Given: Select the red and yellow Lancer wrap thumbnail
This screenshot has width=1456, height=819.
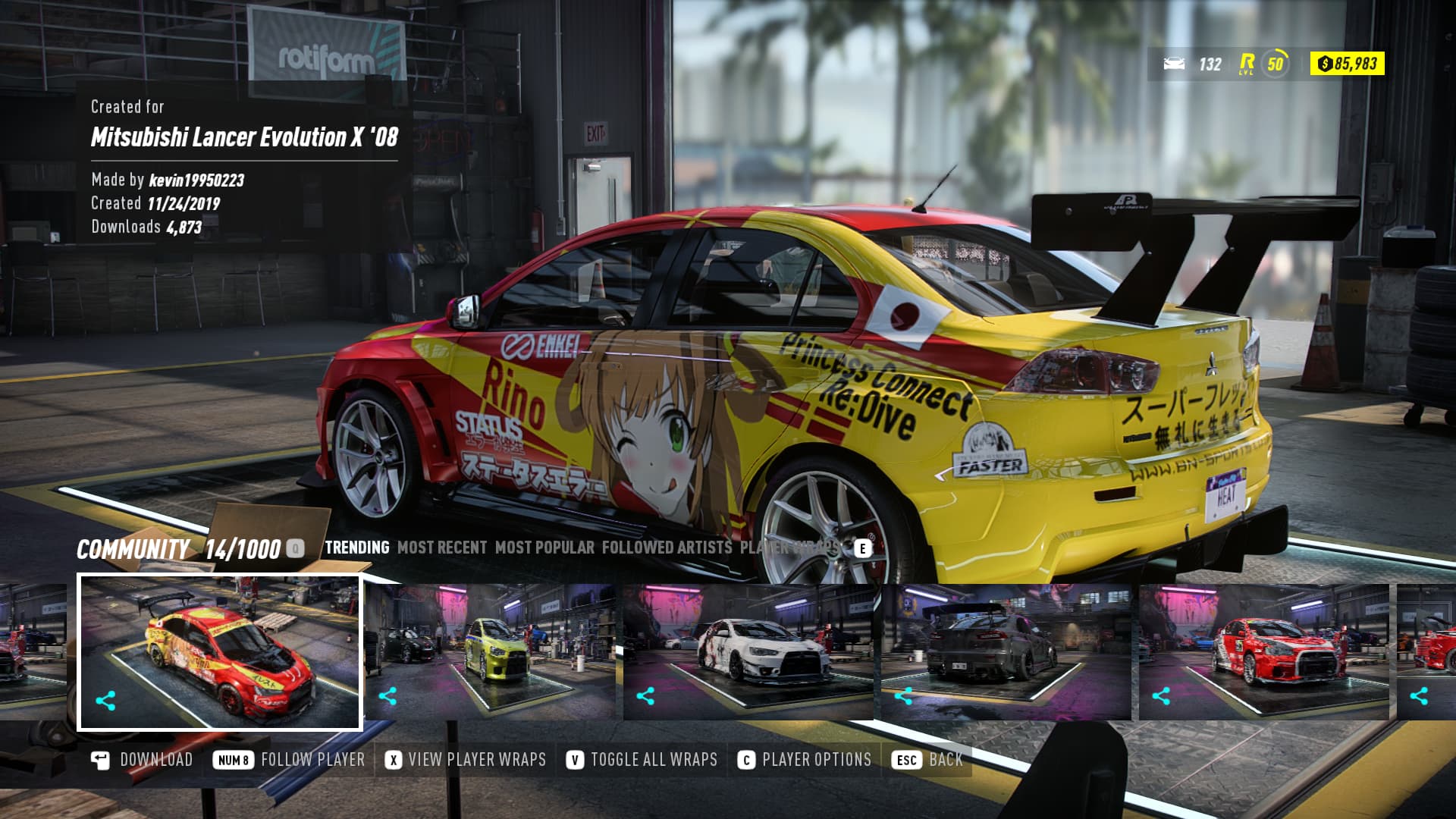Looking at the screenshot, I should coord(220,652).
